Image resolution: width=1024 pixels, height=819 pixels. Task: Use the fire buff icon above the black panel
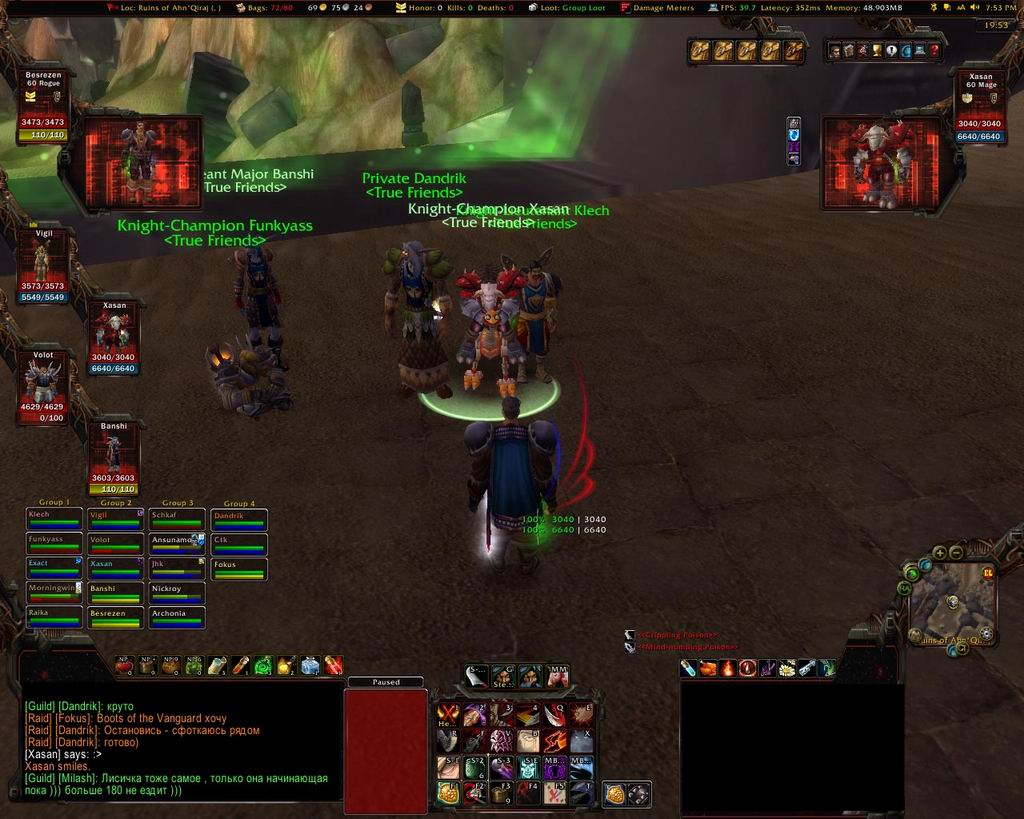click(728, 668)
